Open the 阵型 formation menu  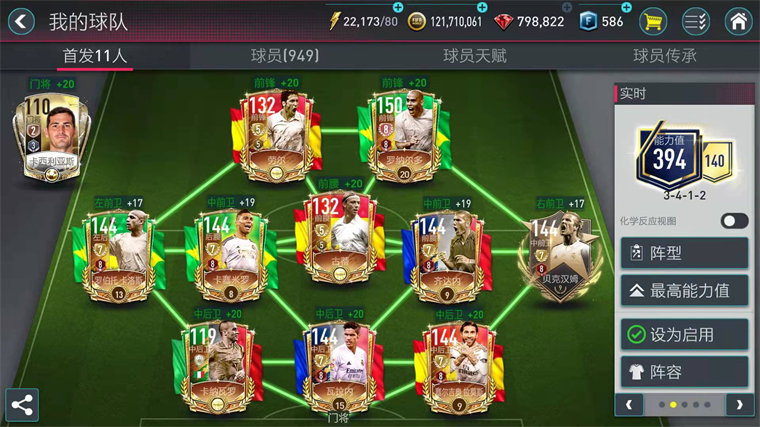pos(684,253)
